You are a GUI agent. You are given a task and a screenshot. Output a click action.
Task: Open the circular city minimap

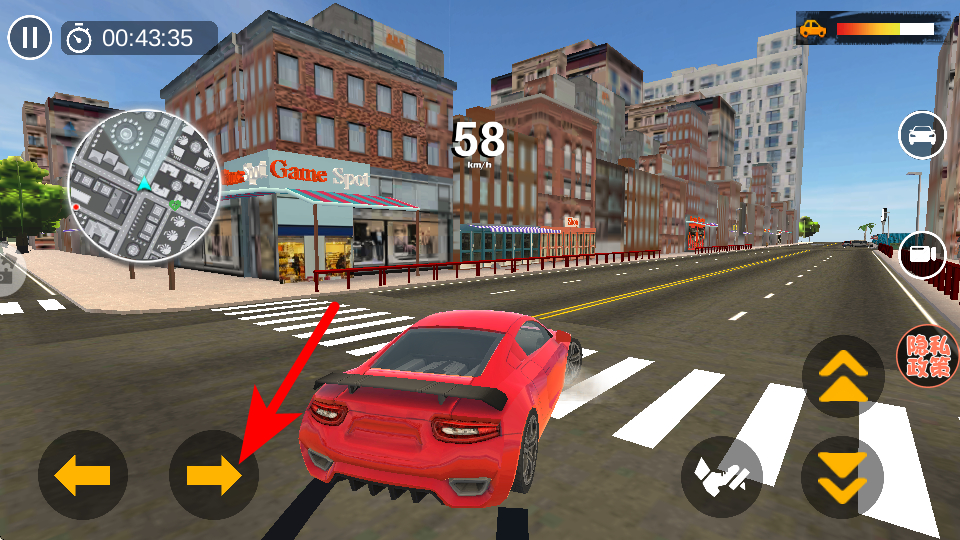click(145, 186)
